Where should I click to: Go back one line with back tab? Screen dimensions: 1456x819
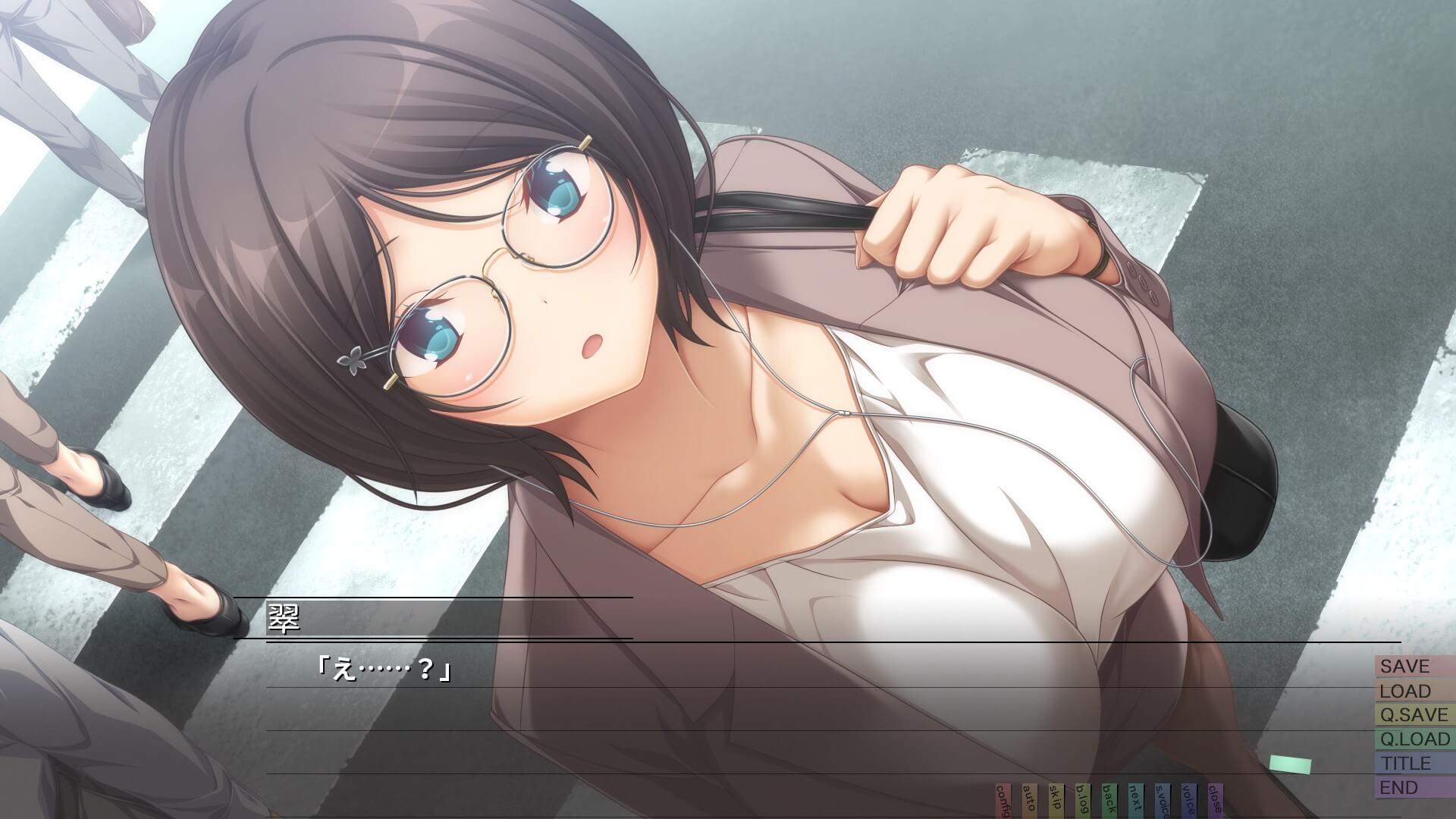[1109, 802]
